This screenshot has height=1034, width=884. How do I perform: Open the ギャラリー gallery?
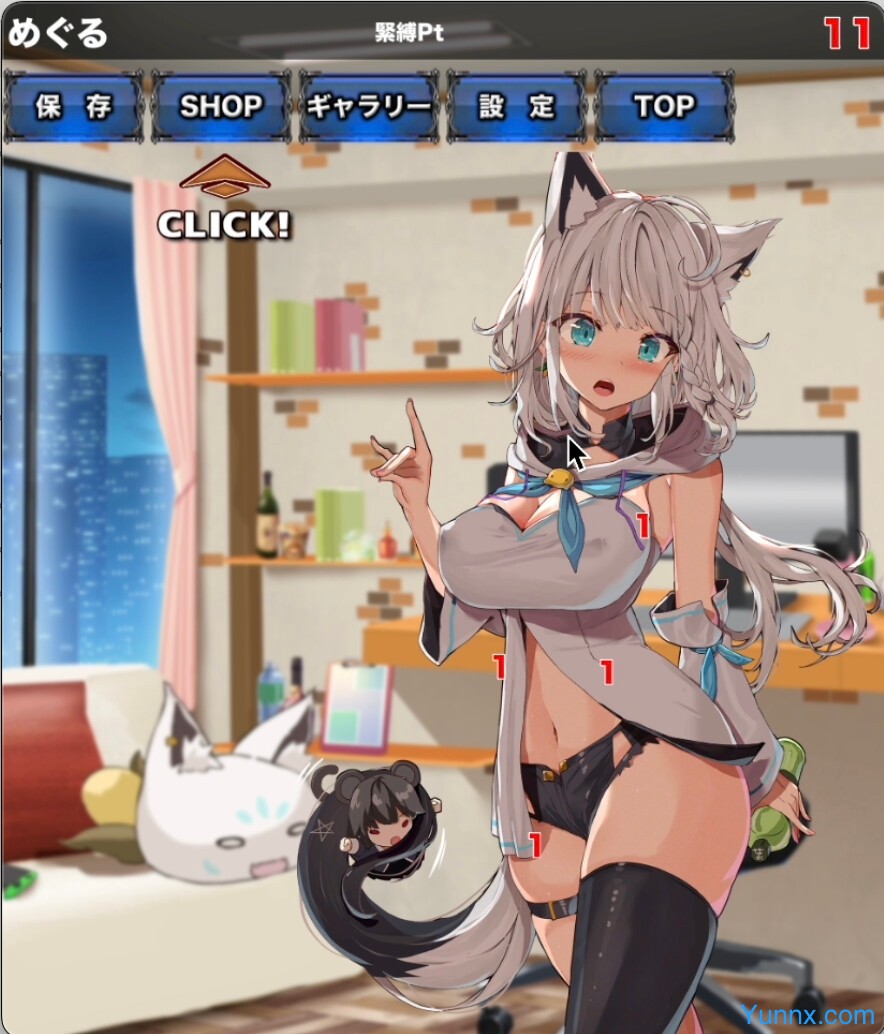pyautogui.click(x=369, y=107)
